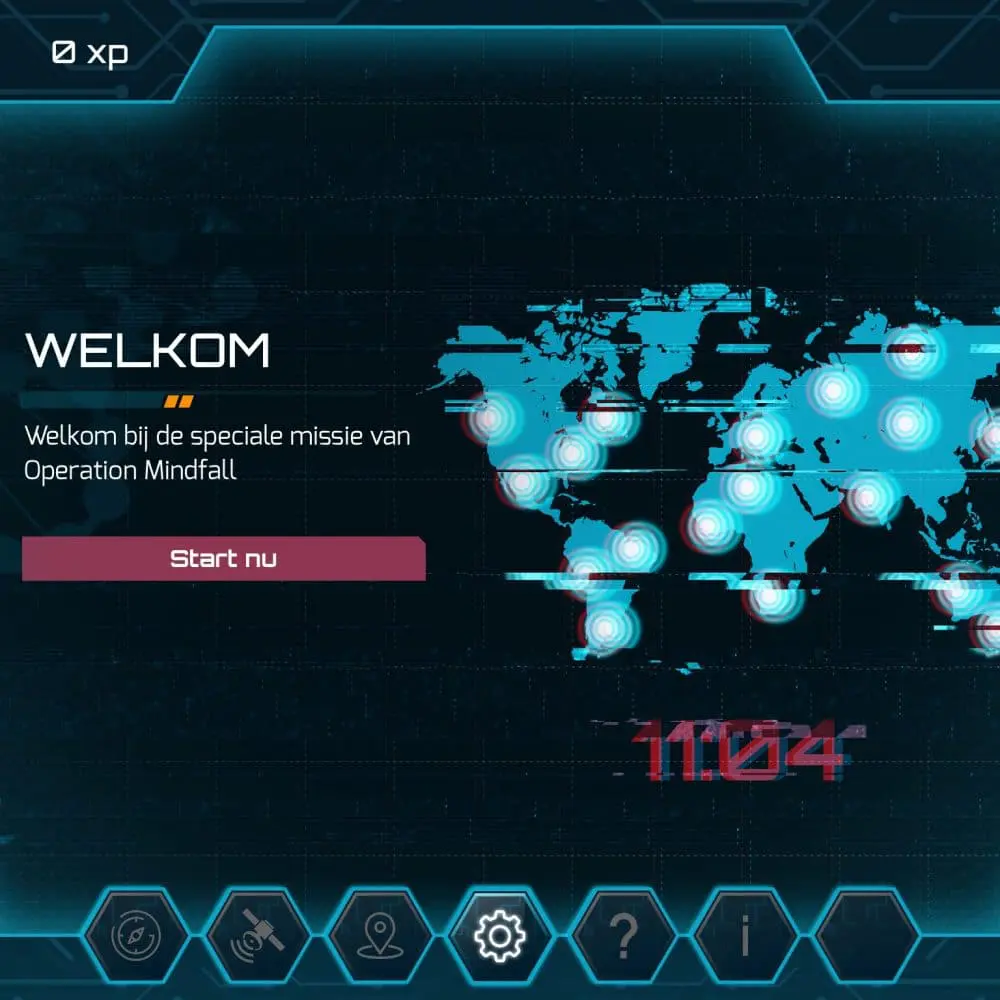Select the compass hexagon icon

(x=134, y=936)
